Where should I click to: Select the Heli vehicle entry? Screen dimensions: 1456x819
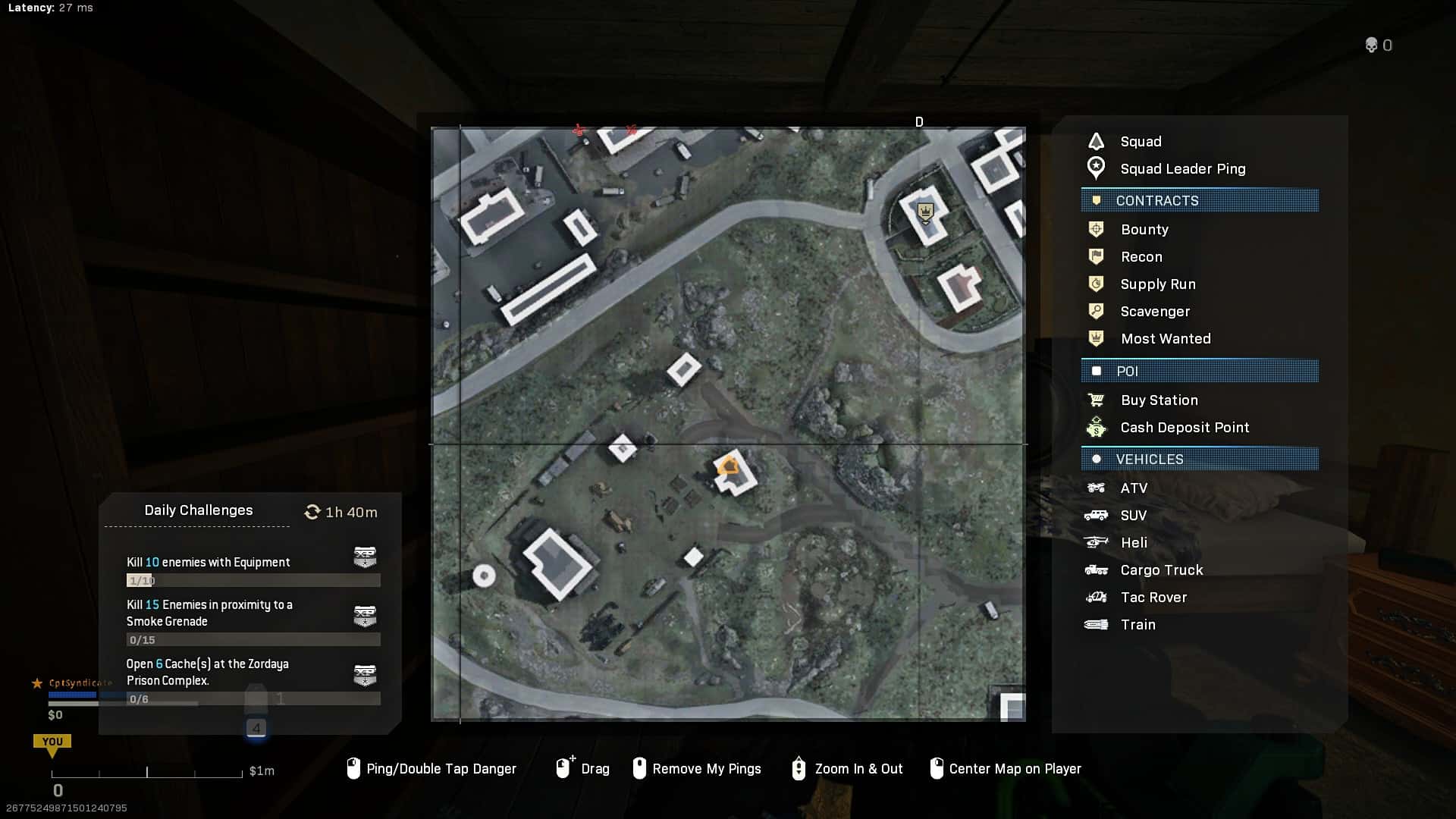[1133, 543]
